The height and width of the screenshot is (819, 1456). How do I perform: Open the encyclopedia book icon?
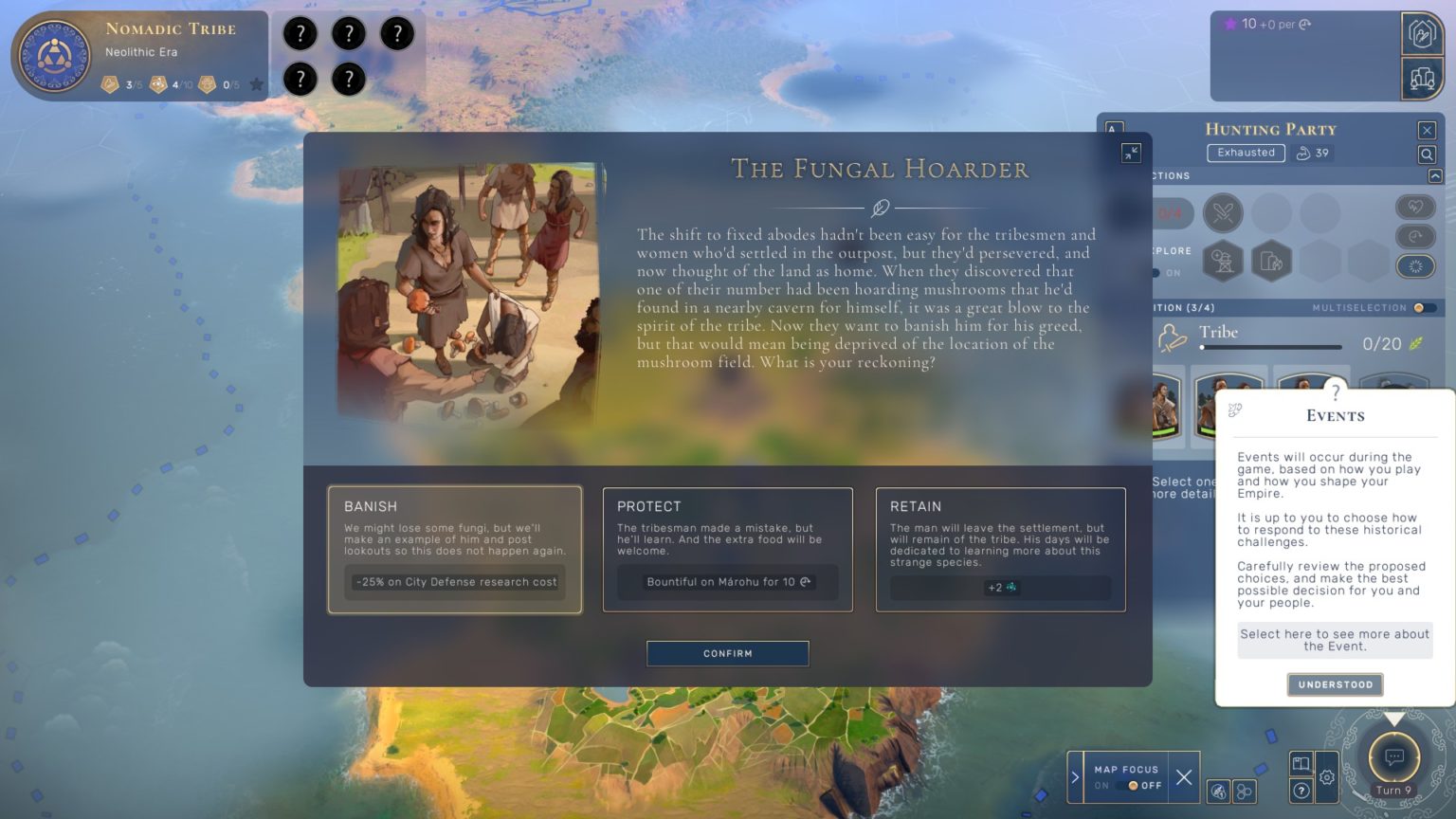click(x=1301, y=763)
